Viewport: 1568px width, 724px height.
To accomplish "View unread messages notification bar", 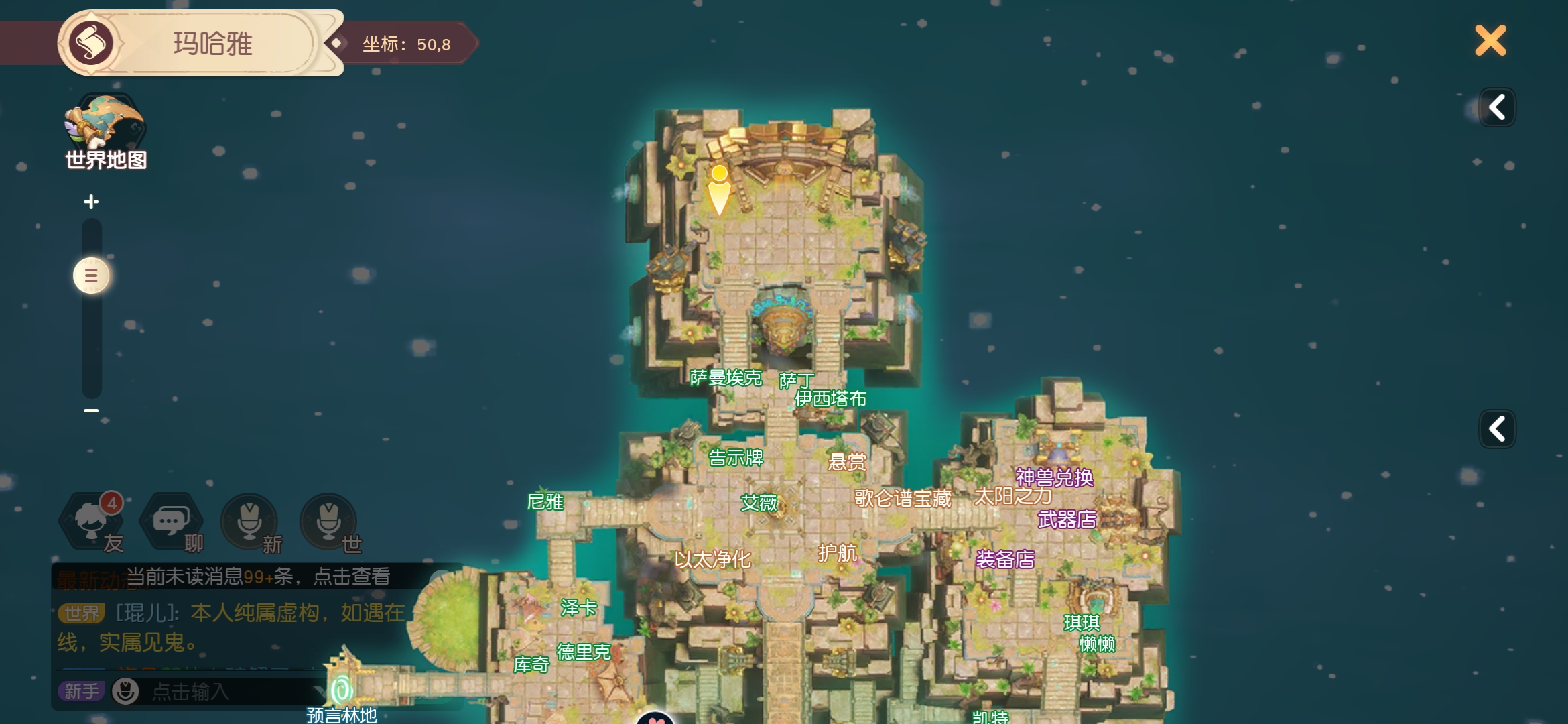I will (258, 577).
